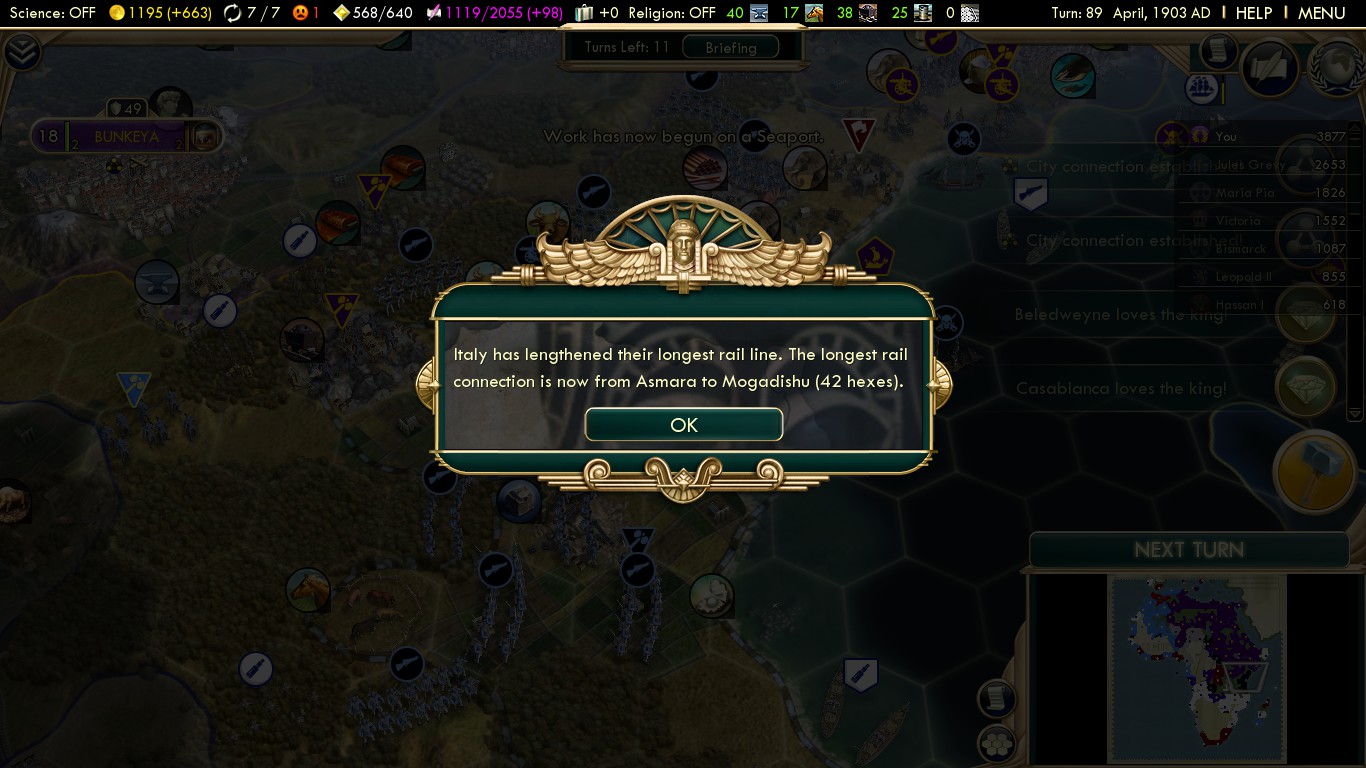This screenshot has height=768, width=1366.
Task: Click the Africa minimap
Action: (x=1195, y=667)
